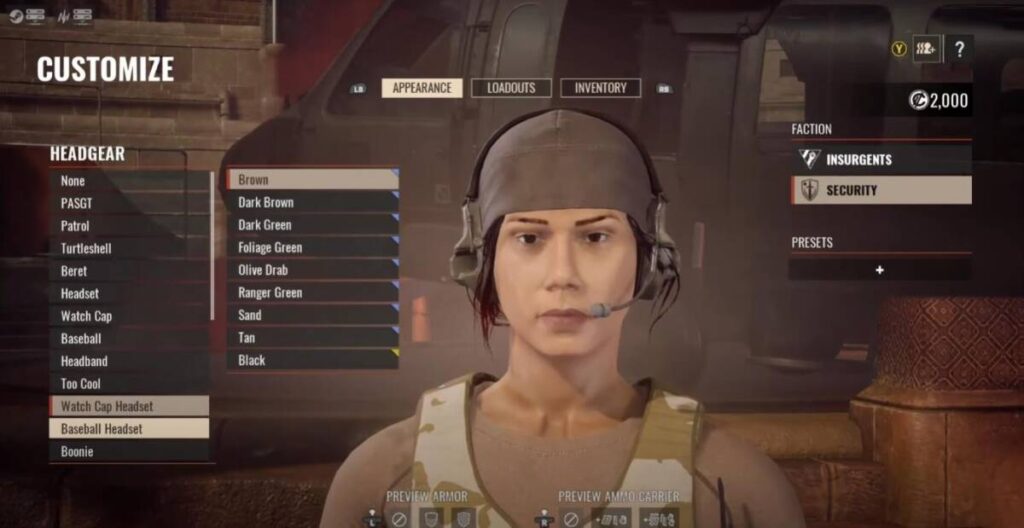Screen dimensions: 1024x528
Task: Apply the Dark Green color
Action: click(312, 225)
